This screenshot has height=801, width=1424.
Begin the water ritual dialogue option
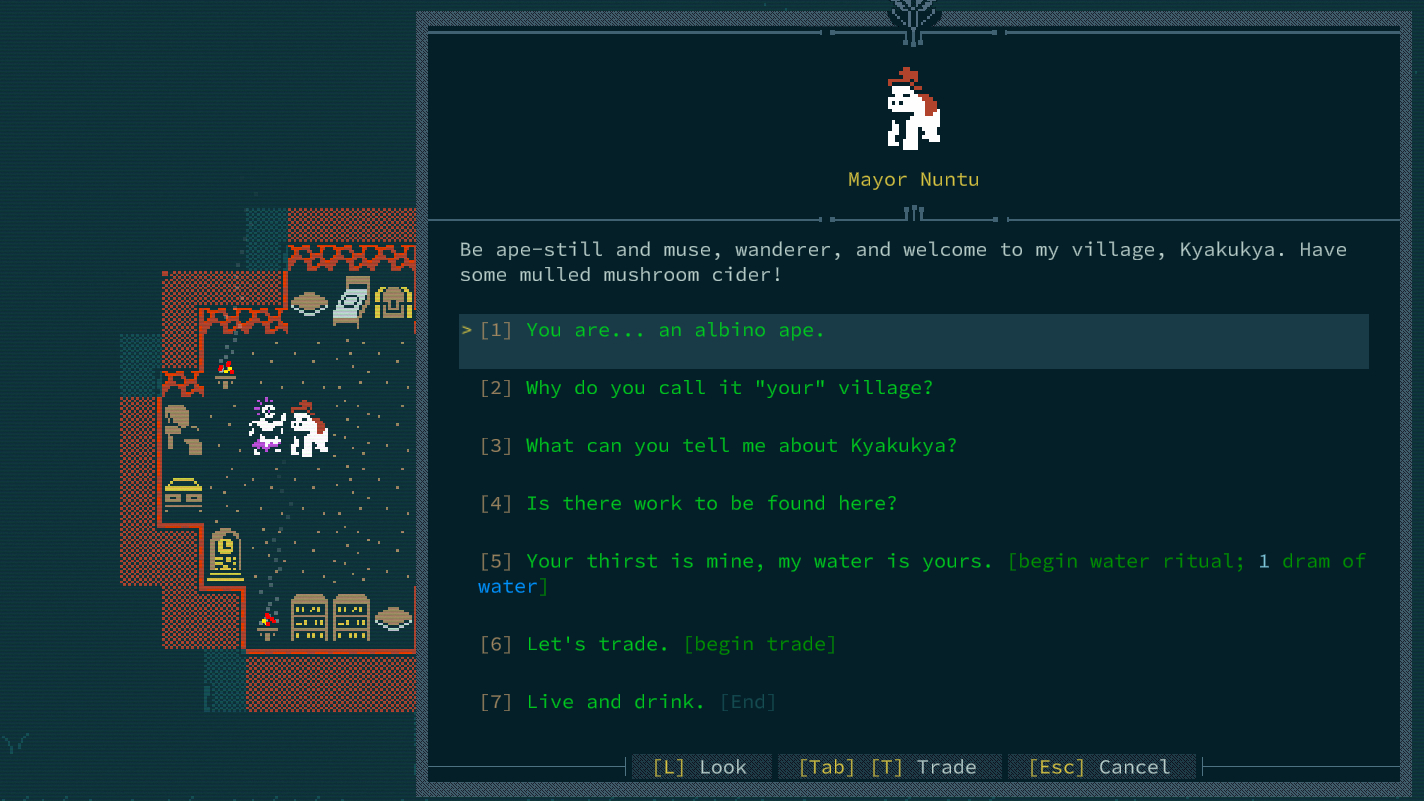tap(758, 562)
